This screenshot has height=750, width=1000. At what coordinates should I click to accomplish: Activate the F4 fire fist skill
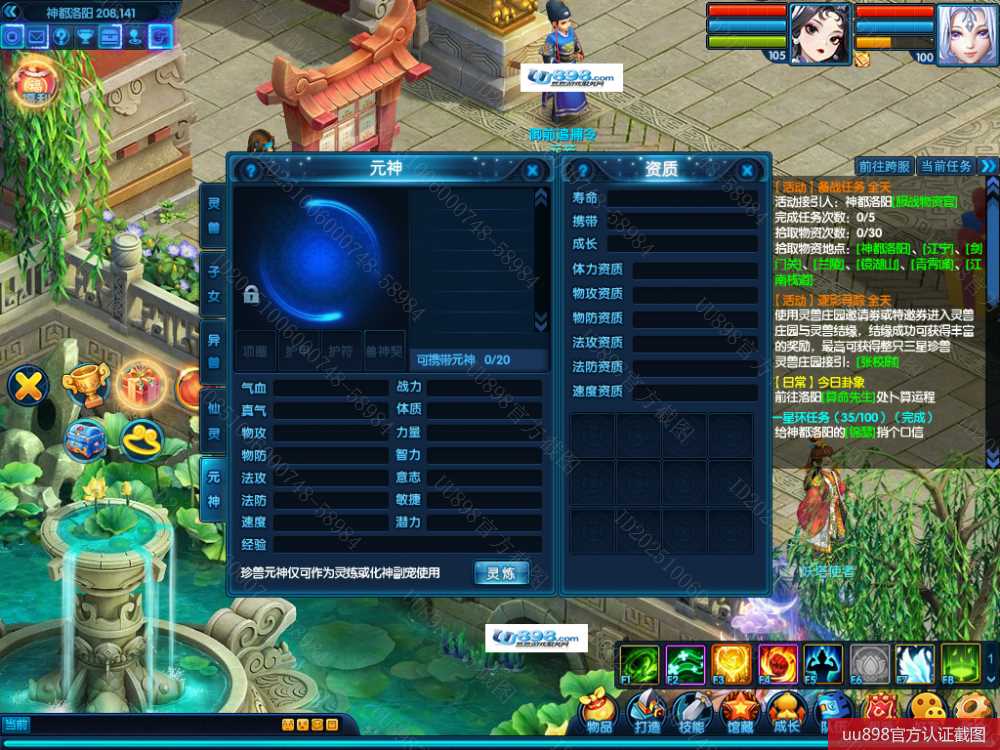point(777,664)
